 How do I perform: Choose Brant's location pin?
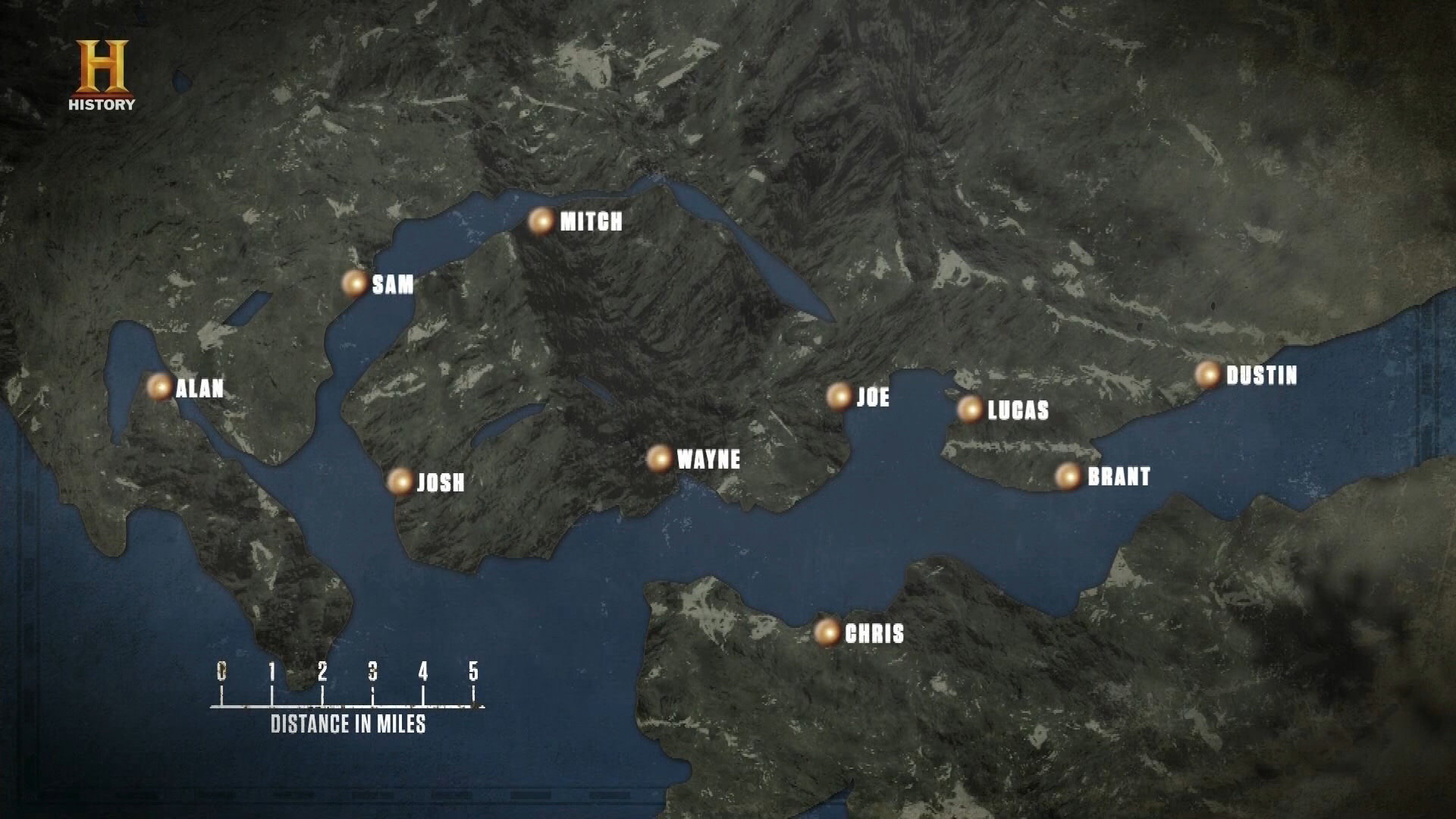pyautogui.click(x=1068, y=475)
